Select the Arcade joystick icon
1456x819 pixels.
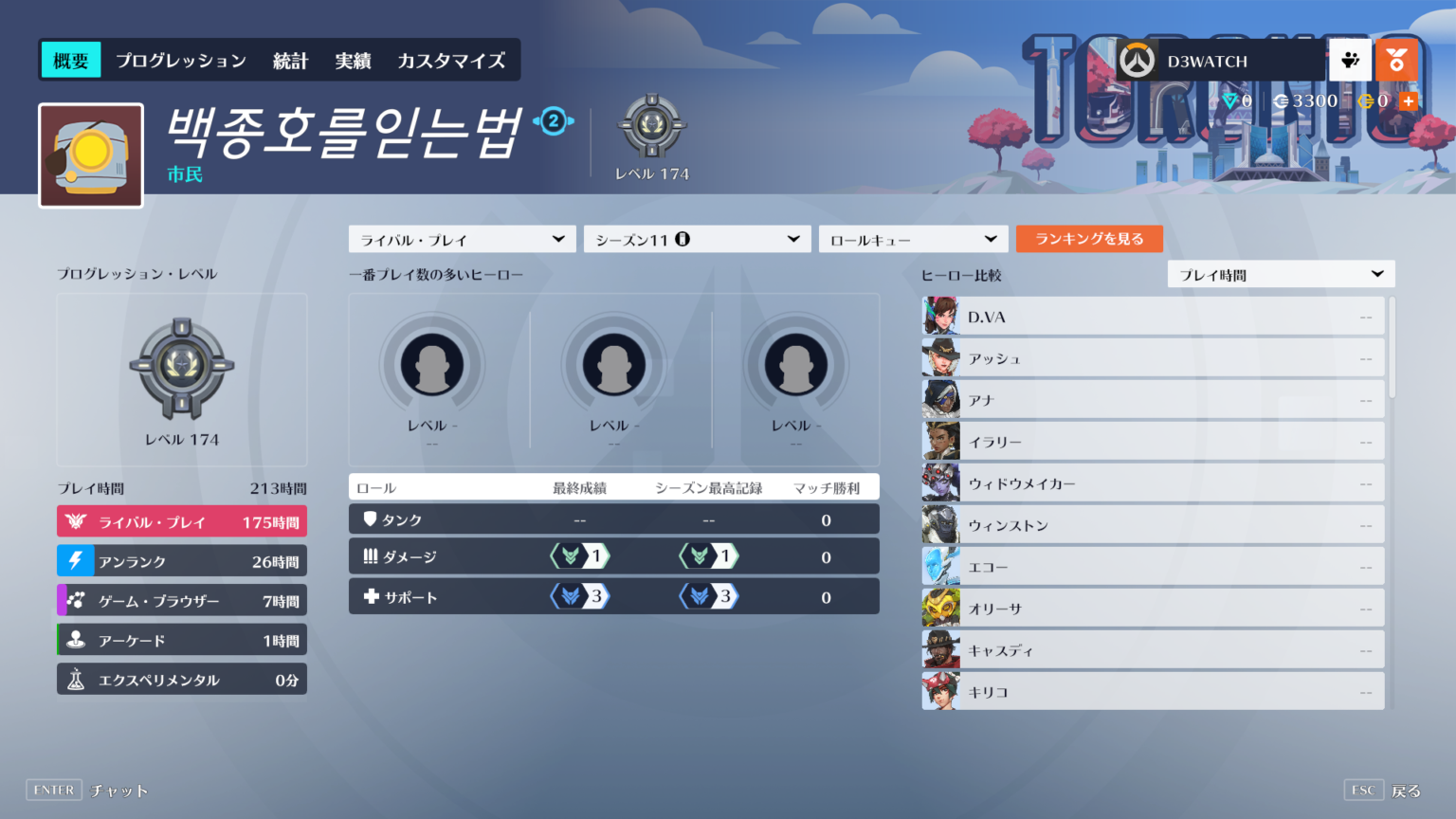click(75, 640)
